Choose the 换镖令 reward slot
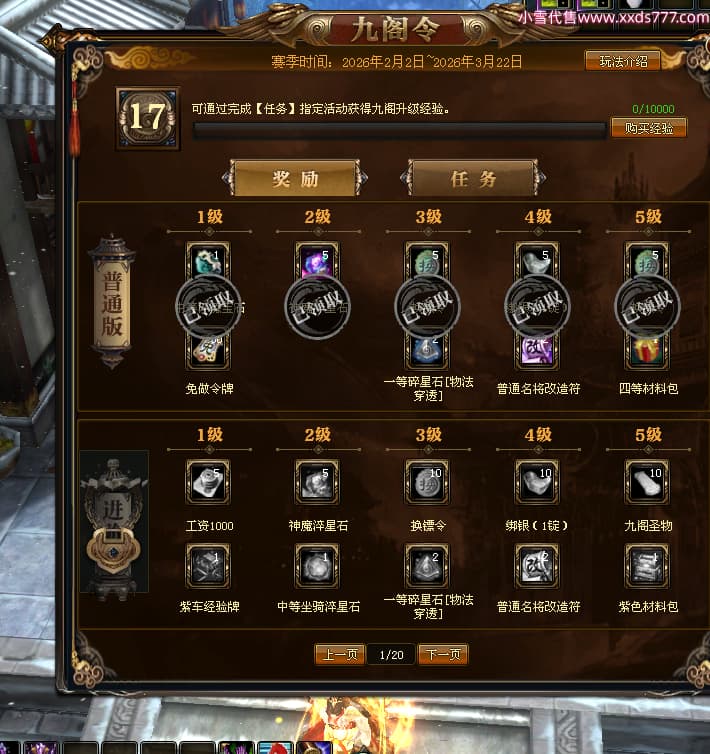 click(428, 482)
